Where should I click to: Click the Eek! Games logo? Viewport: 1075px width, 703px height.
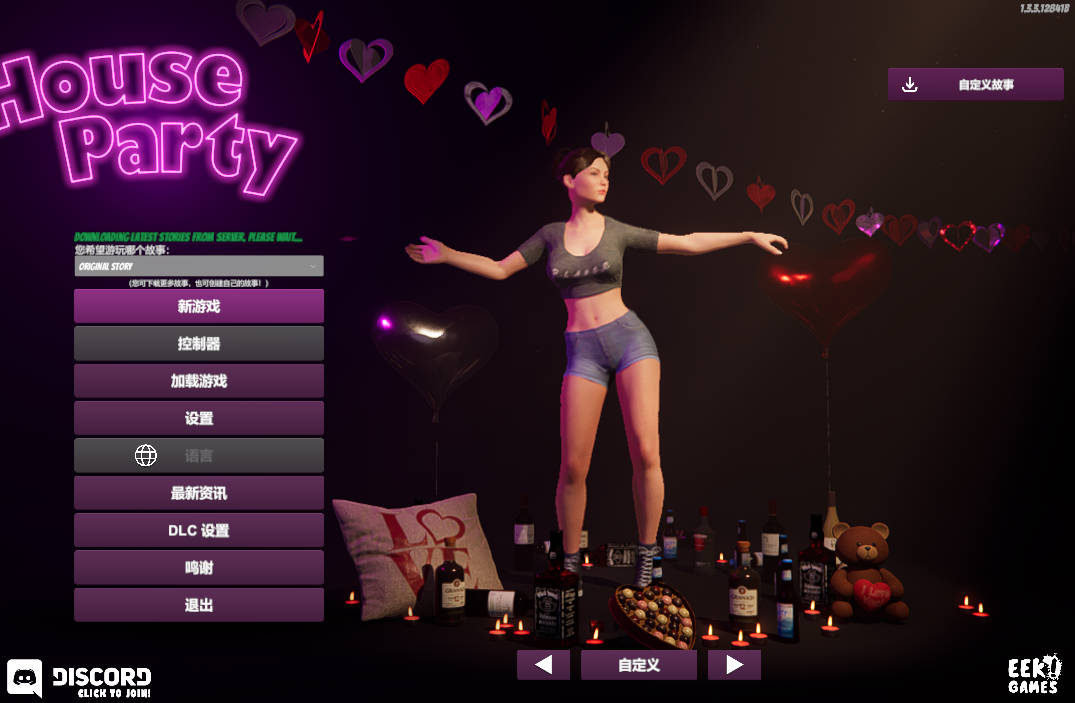(x=1033, y=675)
